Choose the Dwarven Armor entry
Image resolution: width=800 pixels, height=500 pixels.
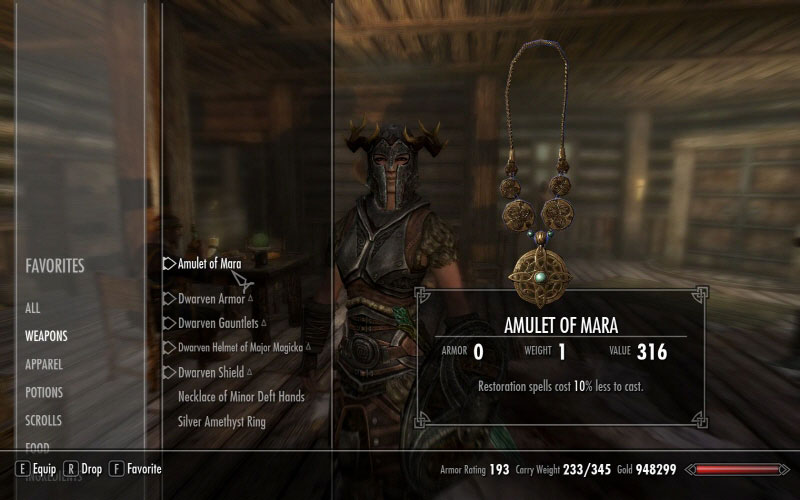pyautogui.click(x=211, y=298)
